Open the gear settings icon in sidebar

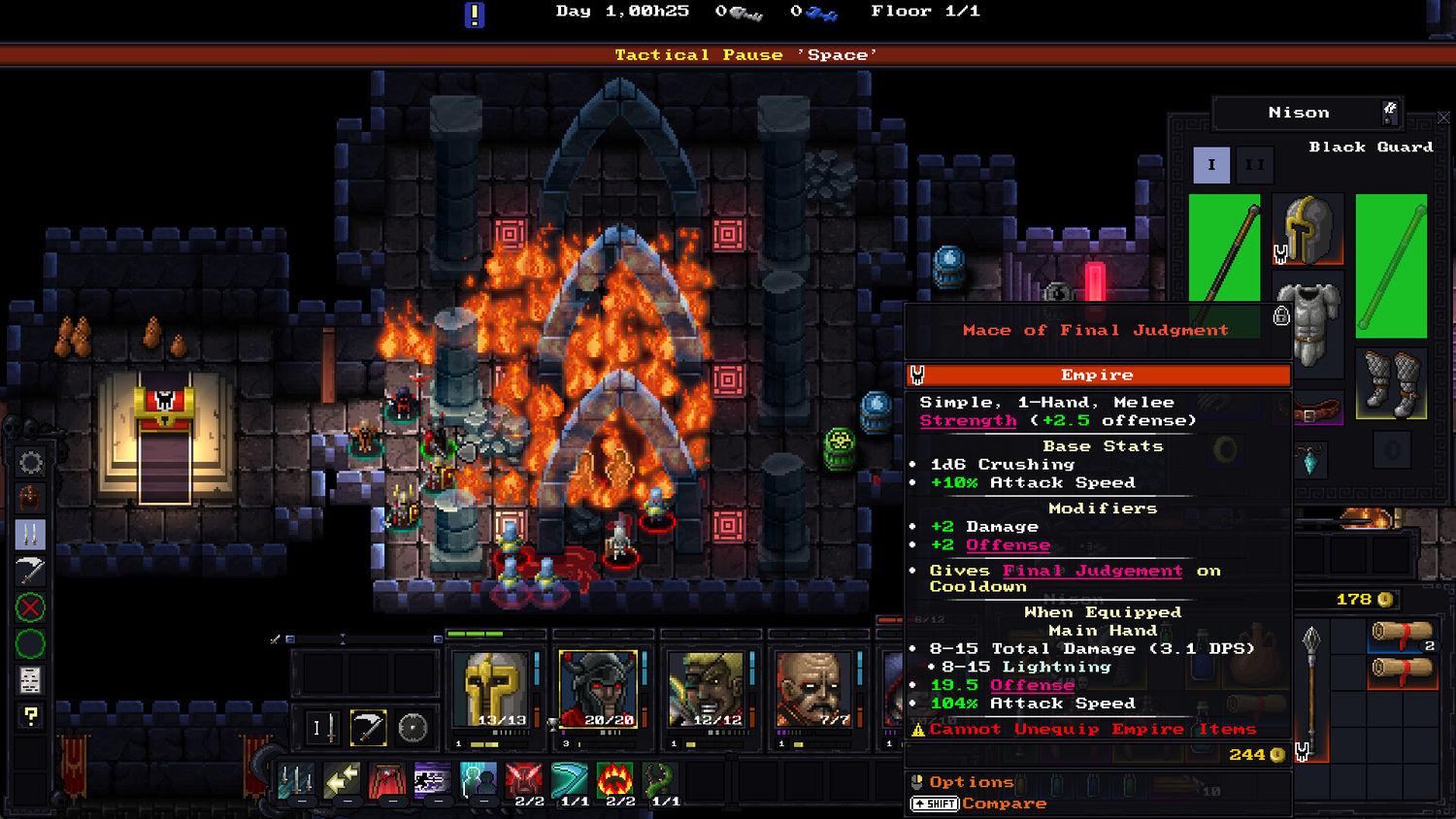coord(30,463)
